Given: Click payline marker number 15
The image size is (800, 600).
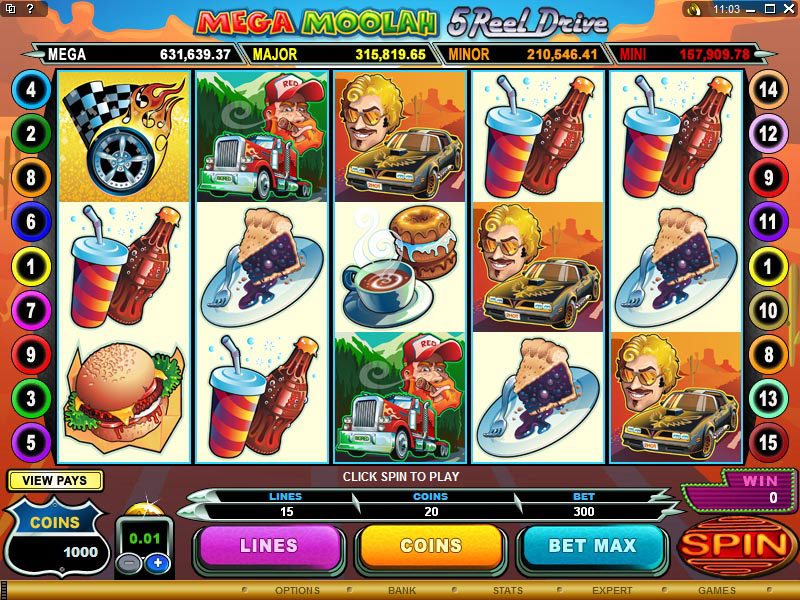Looking at the screenshot, I should click(768, 440).
